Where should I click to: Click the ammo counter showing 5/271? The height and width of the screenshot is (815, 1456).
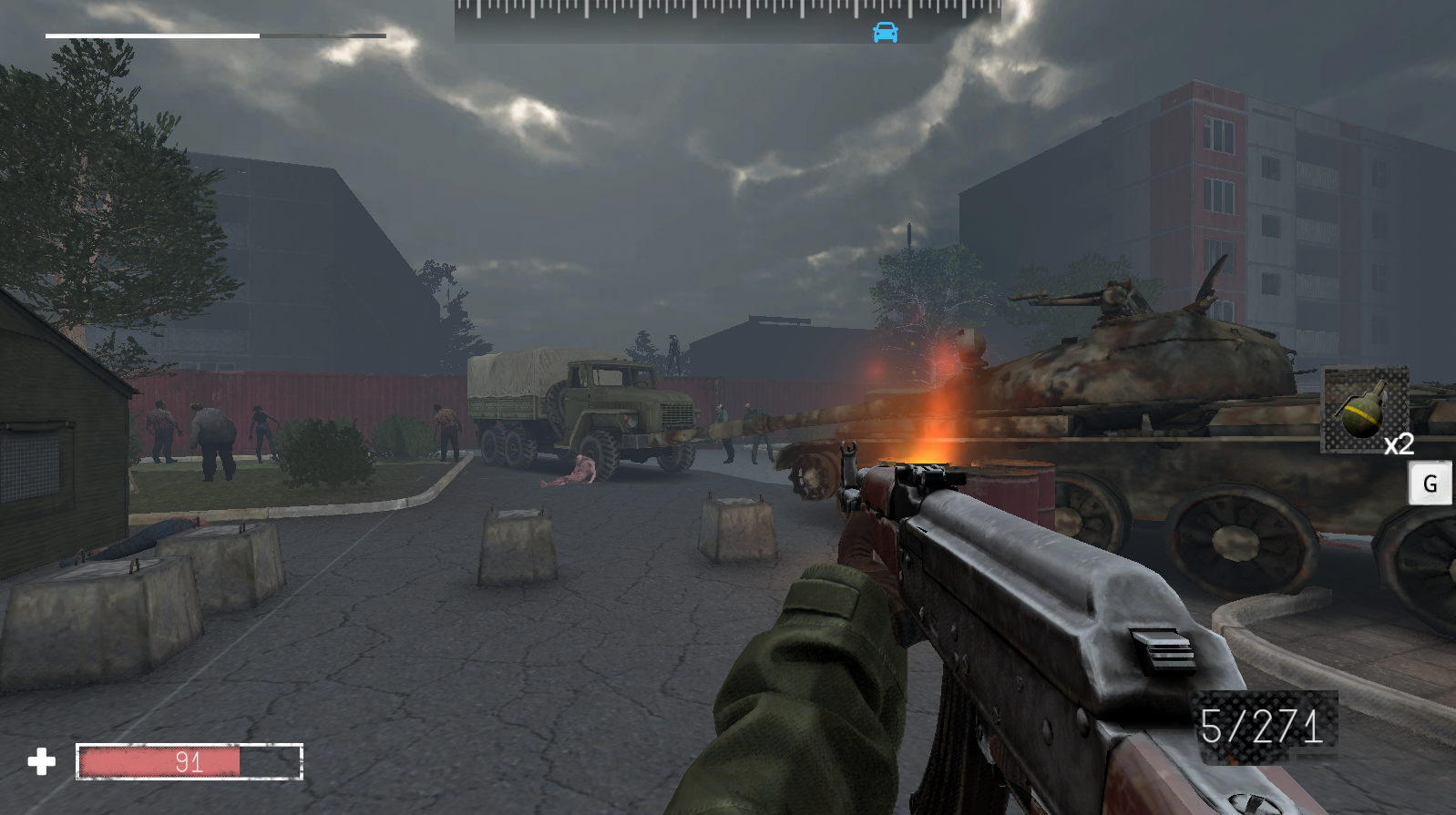point(1265,725)
